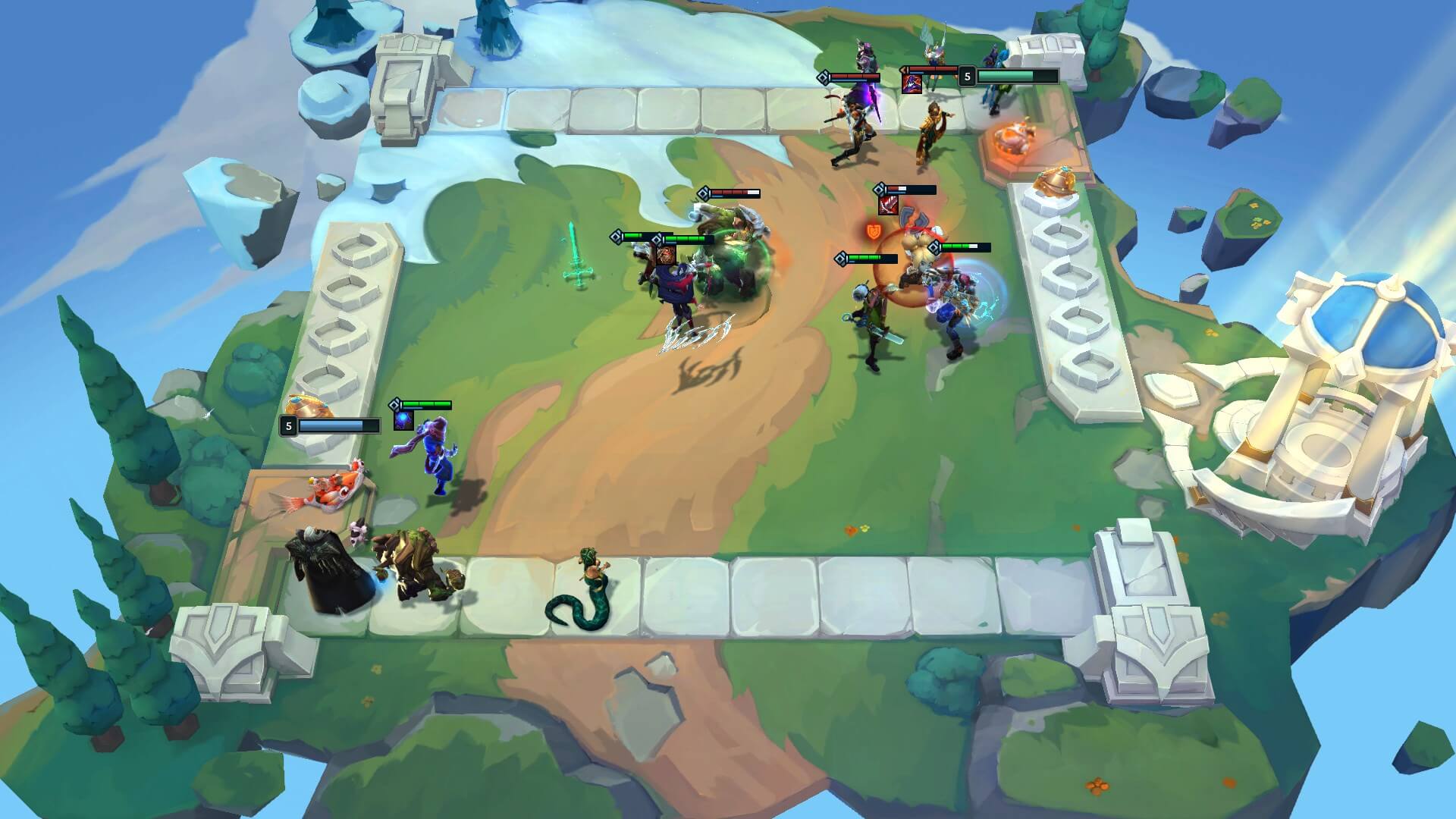This screenshot has height=819, width=1456.
Task: Select the blue mana orb item icon beside the purple mage
Action: 403,421
